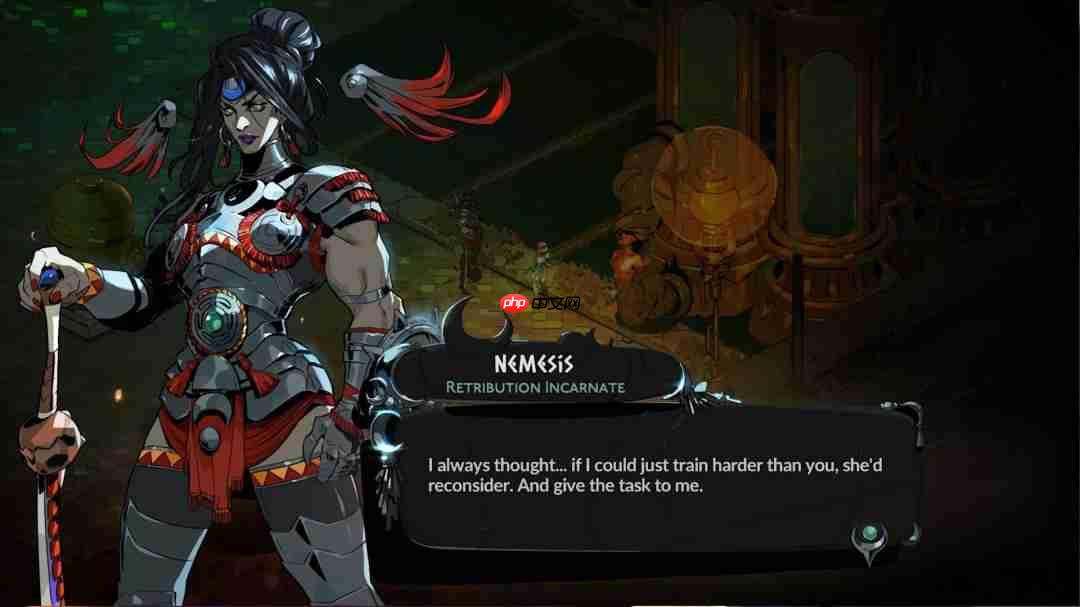Advance dialogue with the green gem continue indicator

tap(869, 535)
